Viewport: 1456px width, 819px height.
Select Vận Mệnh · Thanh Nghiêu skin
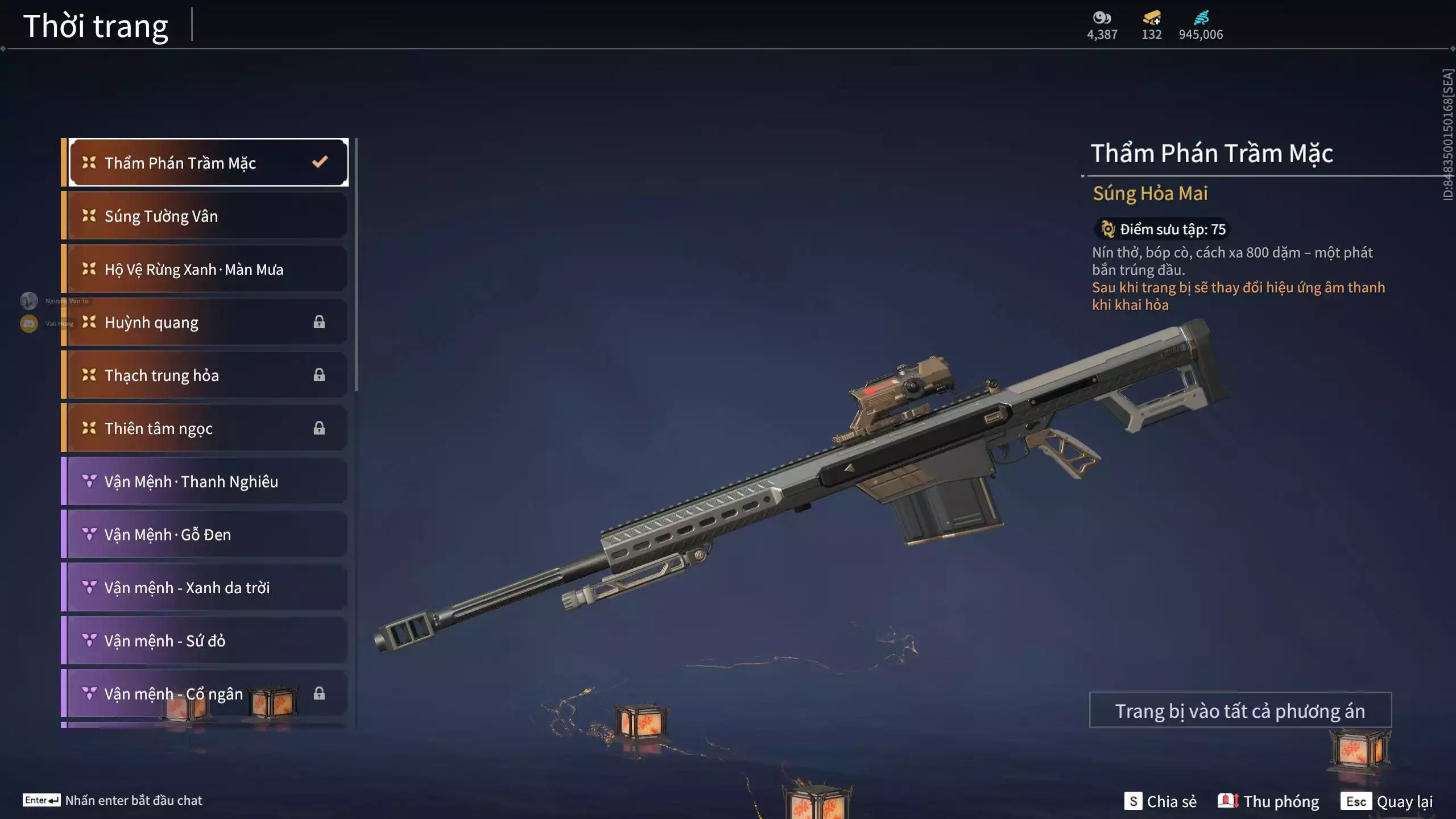pyautogui.click(x=208, y=482)
